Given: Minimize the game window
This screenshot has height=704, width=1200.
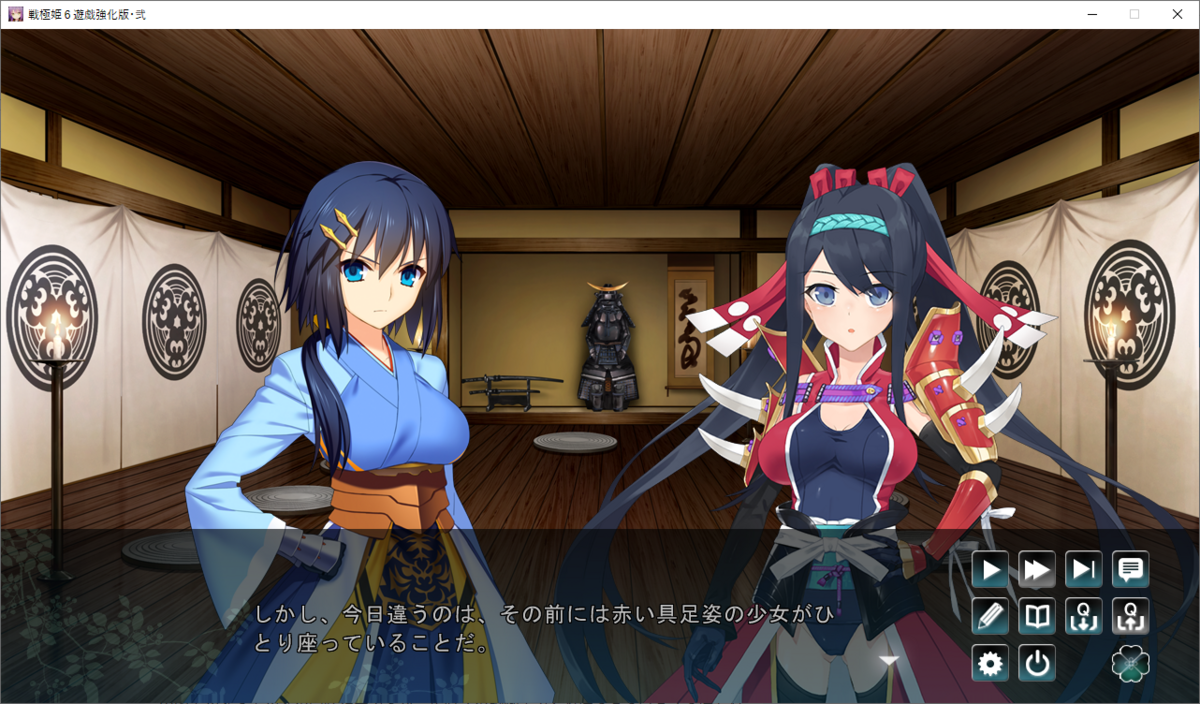Looking at the screenshot, I should tap(1091, 14).
